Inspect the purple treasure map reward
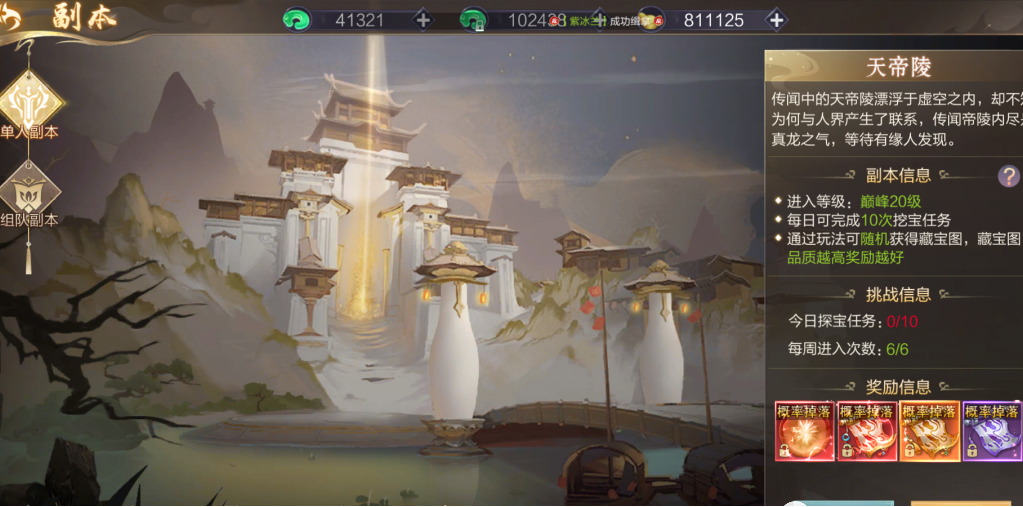Image resolution: width=1023 pixels, height=507 pixels. point(992,431)
